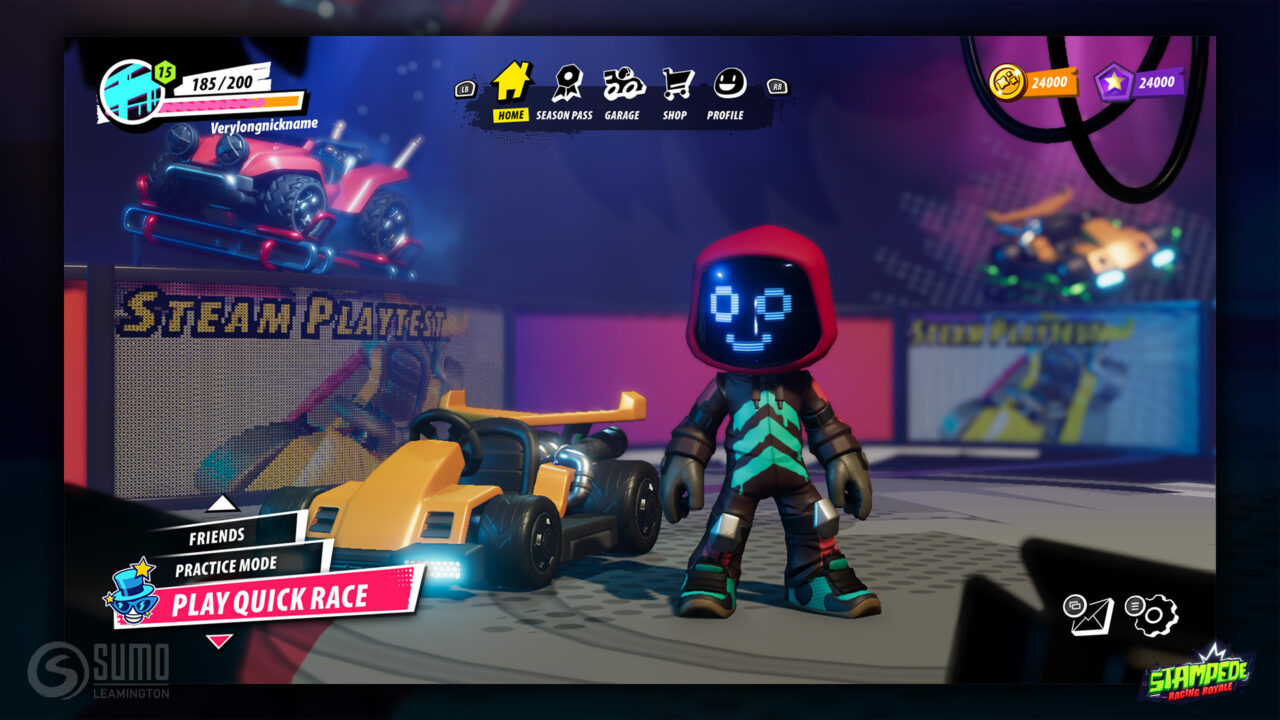1280x720 pixels.
Task: Click the up arrow above Friends
Action: [x=222, y=503]
